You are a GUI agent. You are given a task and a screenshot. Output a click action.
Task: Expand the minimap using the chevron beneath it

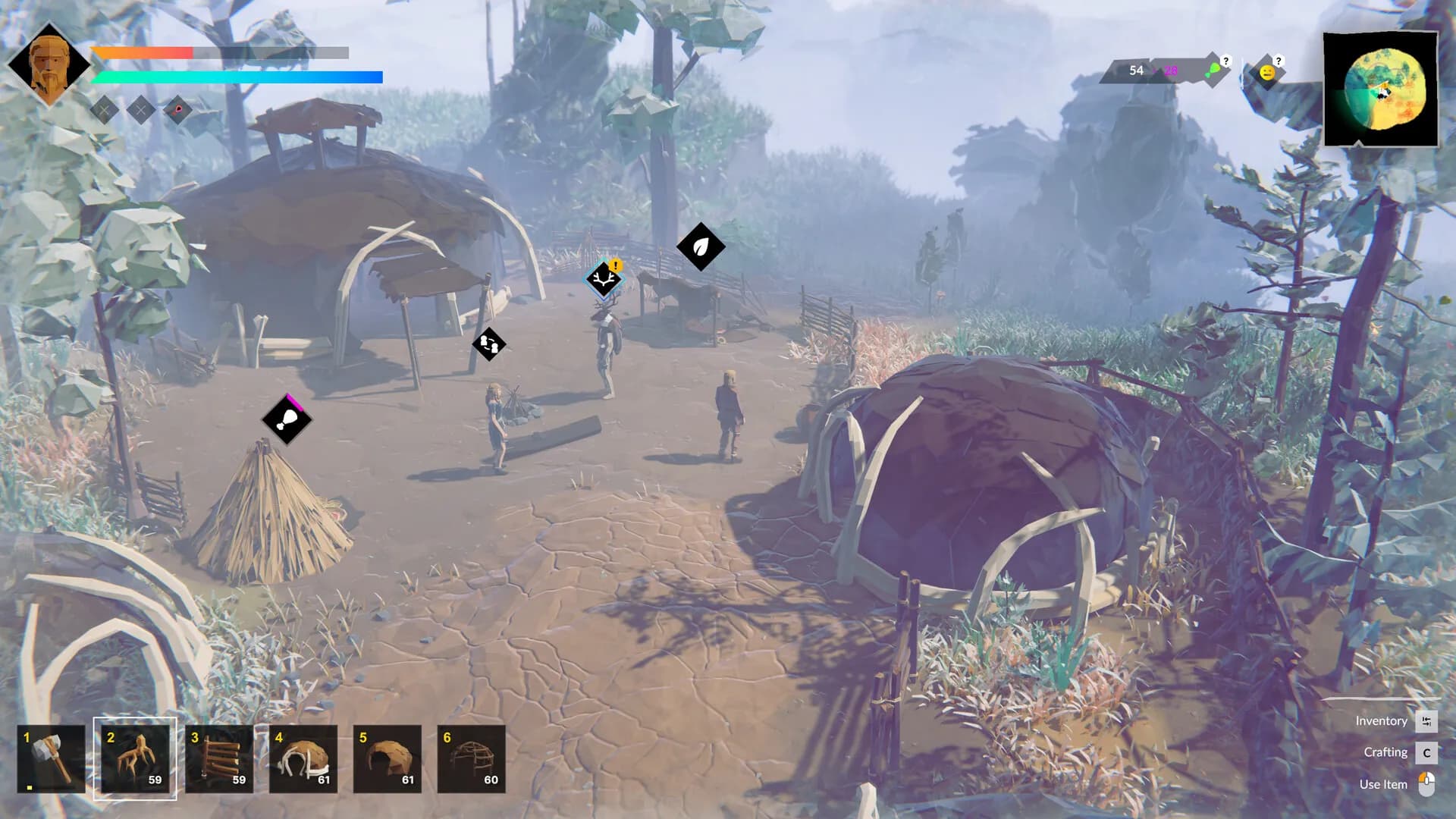coord(1358,144)
